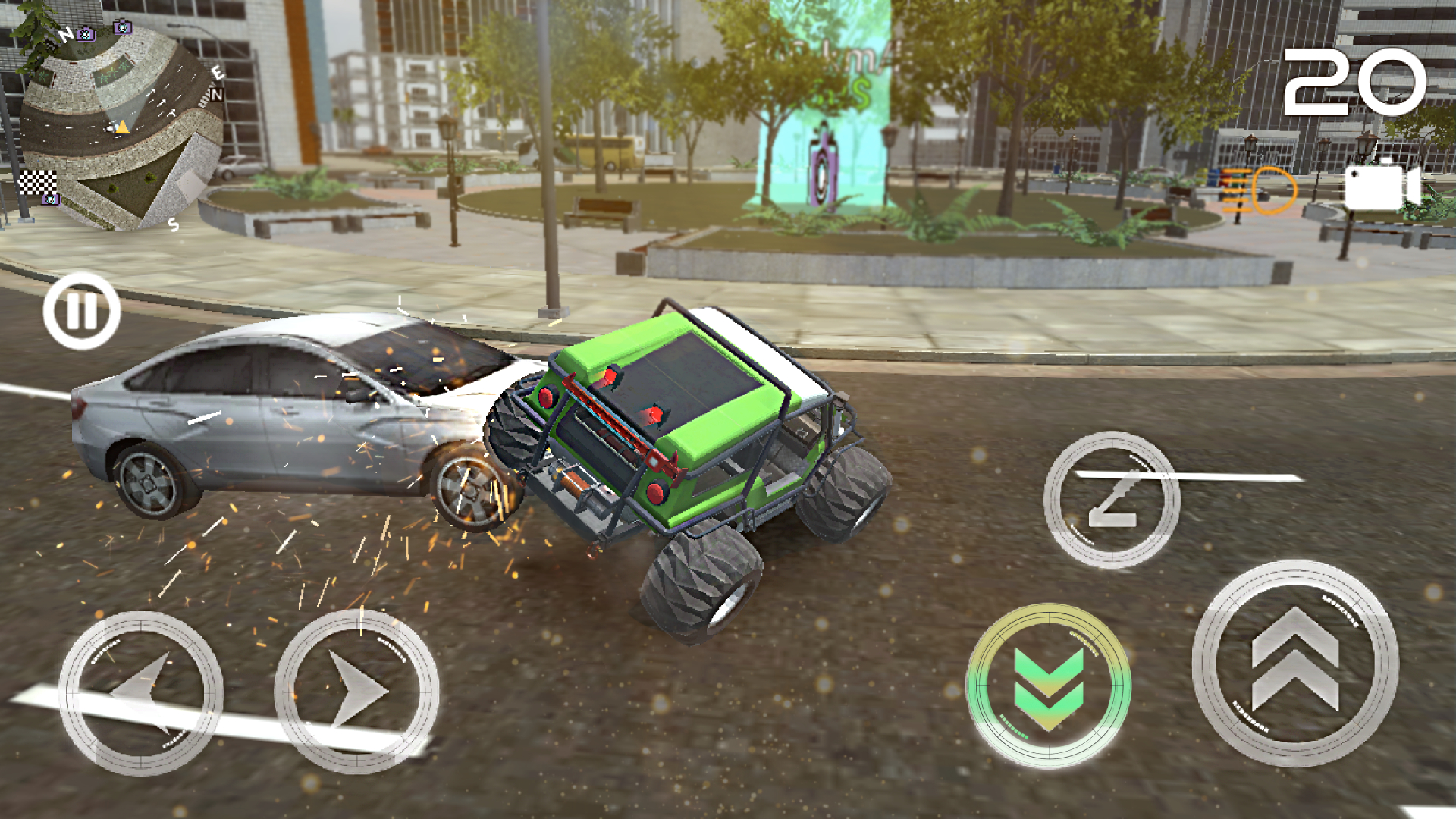The width and height of the screenshot is (1456, 819).
Task: Tap the N compass letter on the minimap
Action: [x=67, y=33]
